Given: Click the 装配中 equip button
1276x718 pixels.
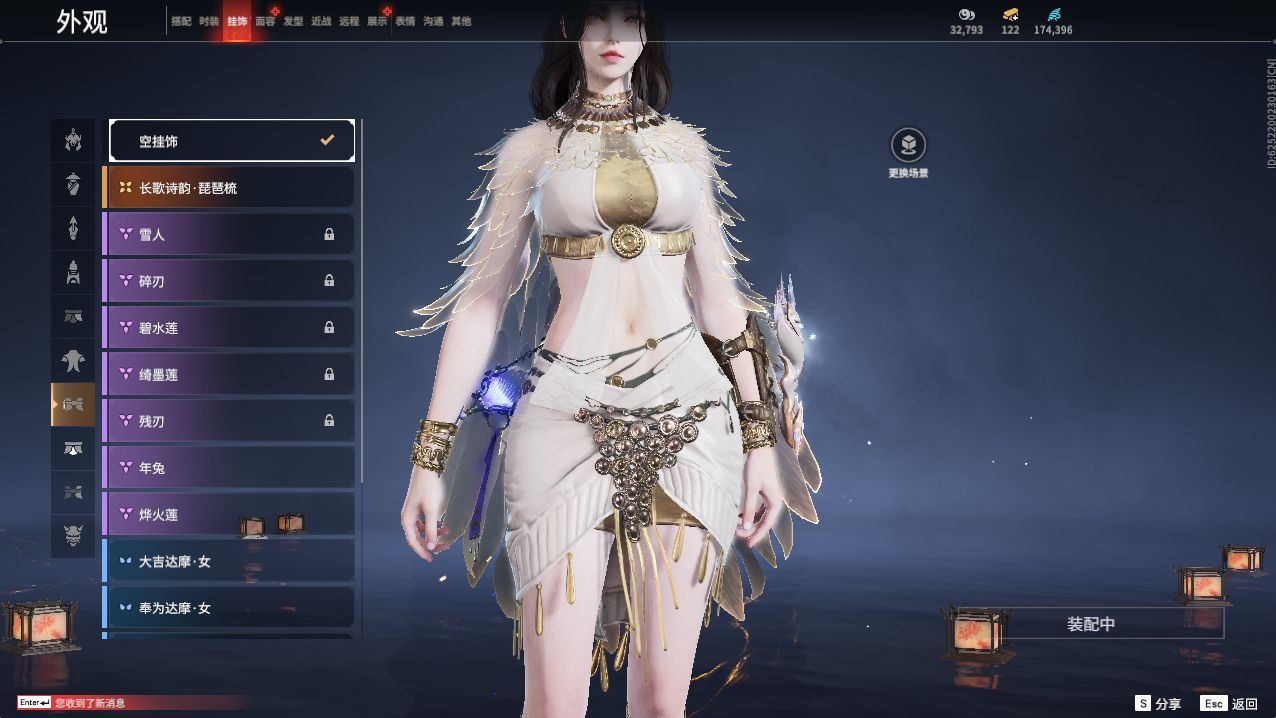Looking at the screenshot, I should pyautogui.click(x=1090, y=624).
